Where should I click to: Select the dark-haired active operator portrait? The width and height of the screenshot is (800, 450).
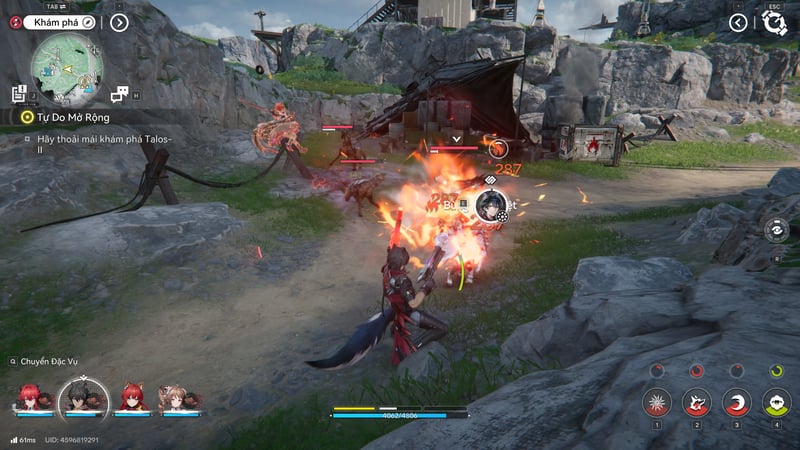[76, 397]
